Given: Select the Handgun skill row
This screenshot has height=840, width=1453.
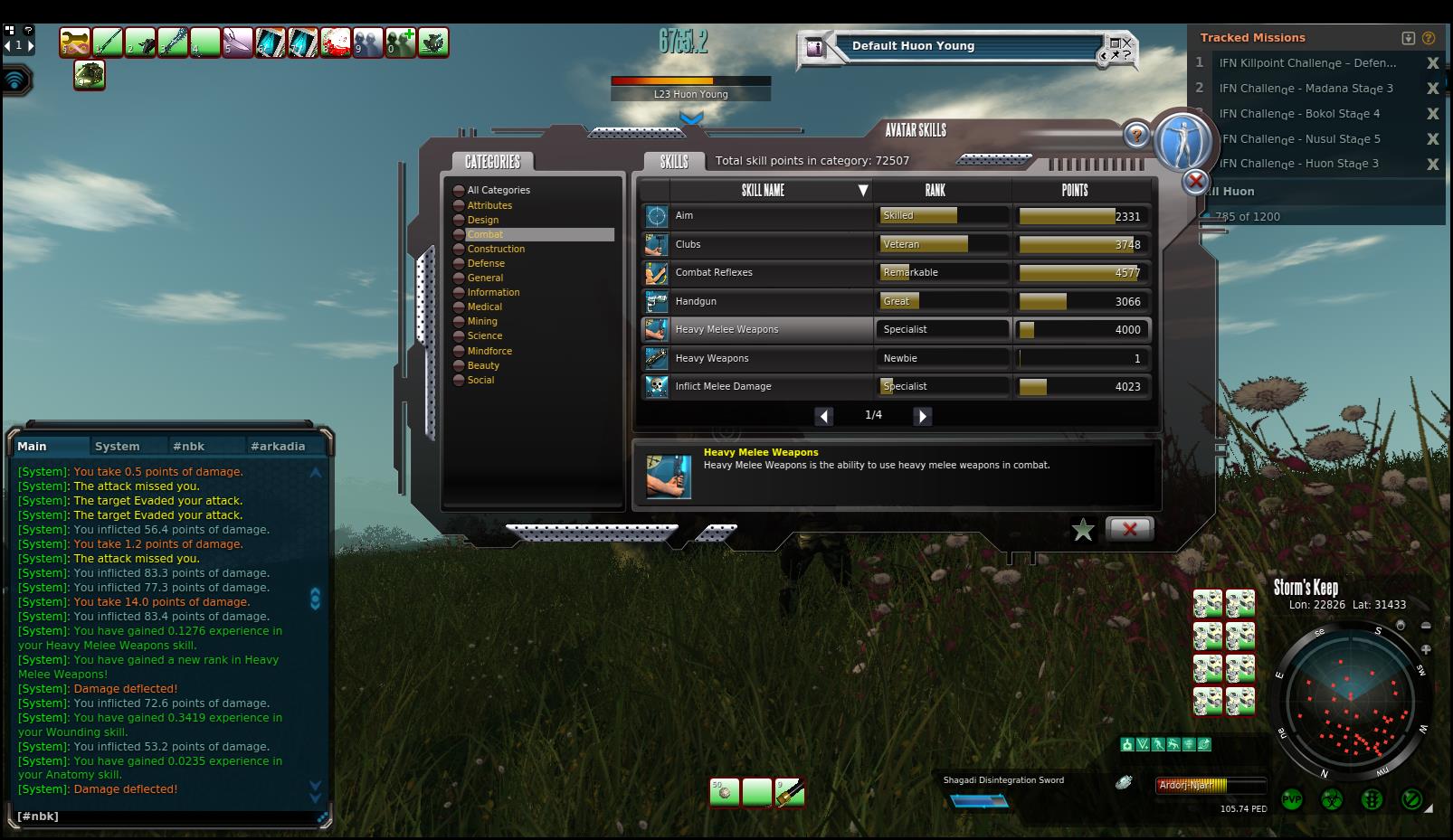Looking at the screenshot, I should pyautogui.click(x=696, y=301).
